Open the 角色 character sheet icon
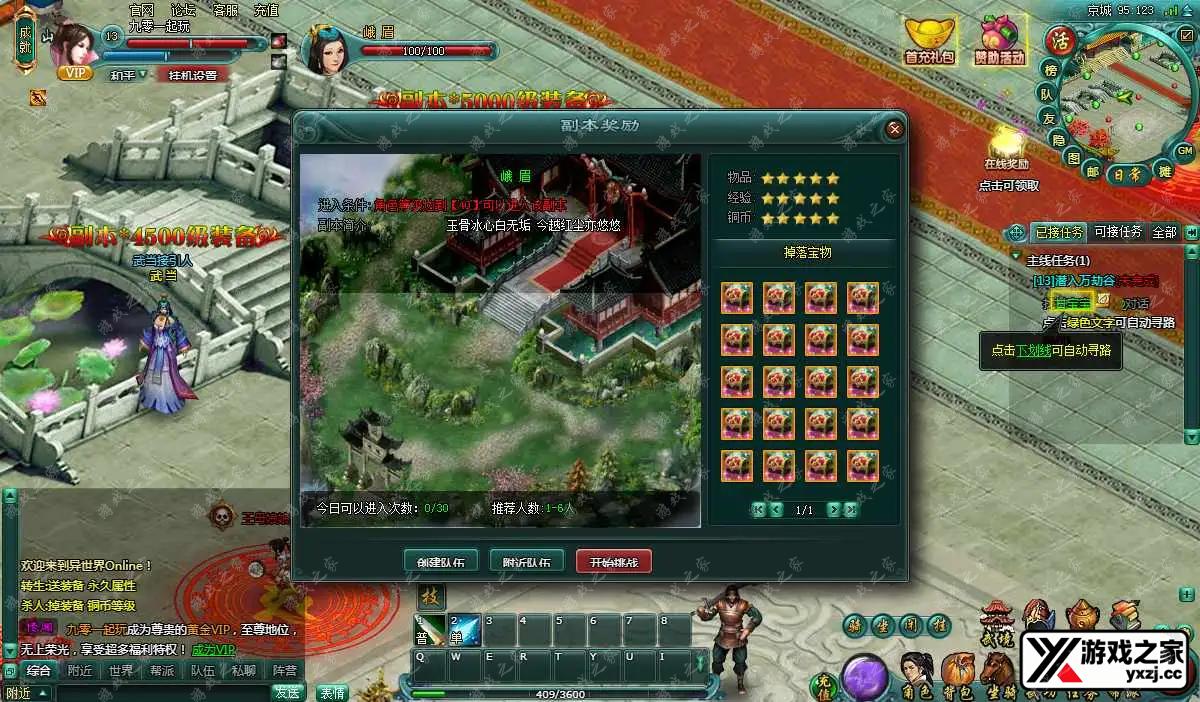1200x702 pixels. pyautogui.click(x=916, y=672)
